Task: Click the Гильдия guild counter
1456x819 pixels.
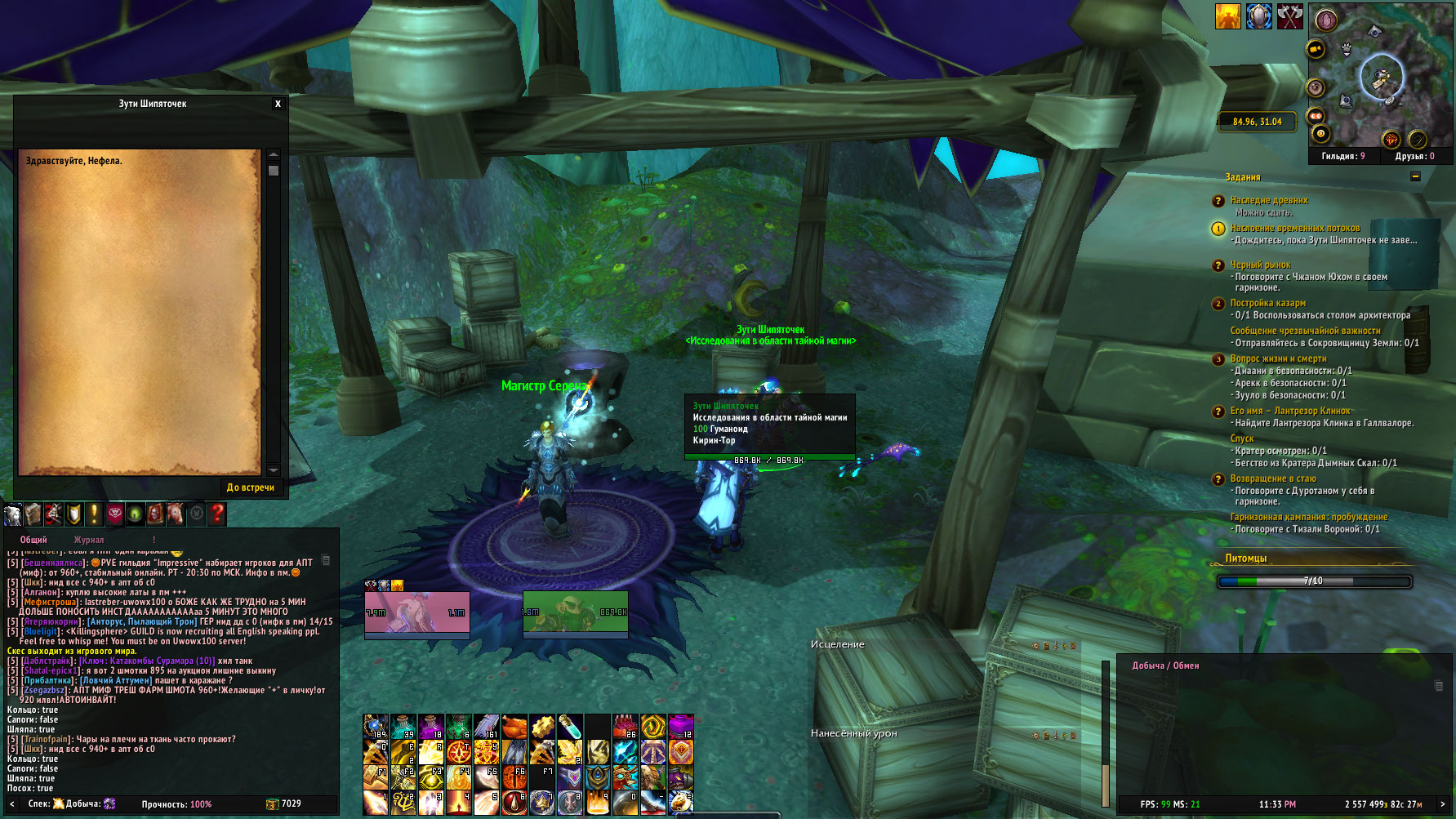Action: point(1342,156)
